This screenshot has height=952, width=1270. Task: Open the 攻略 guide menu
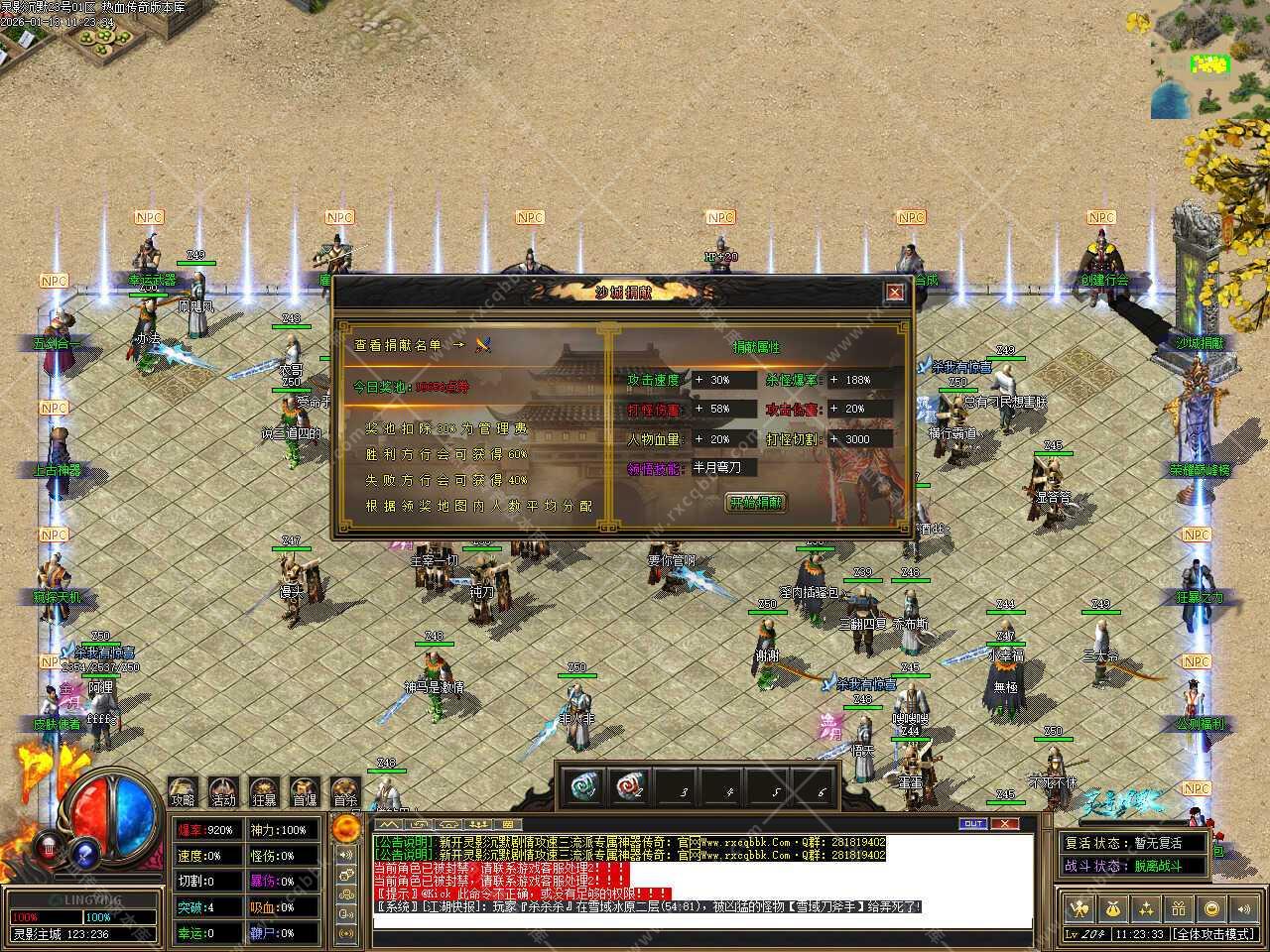[x=183, y=791]
